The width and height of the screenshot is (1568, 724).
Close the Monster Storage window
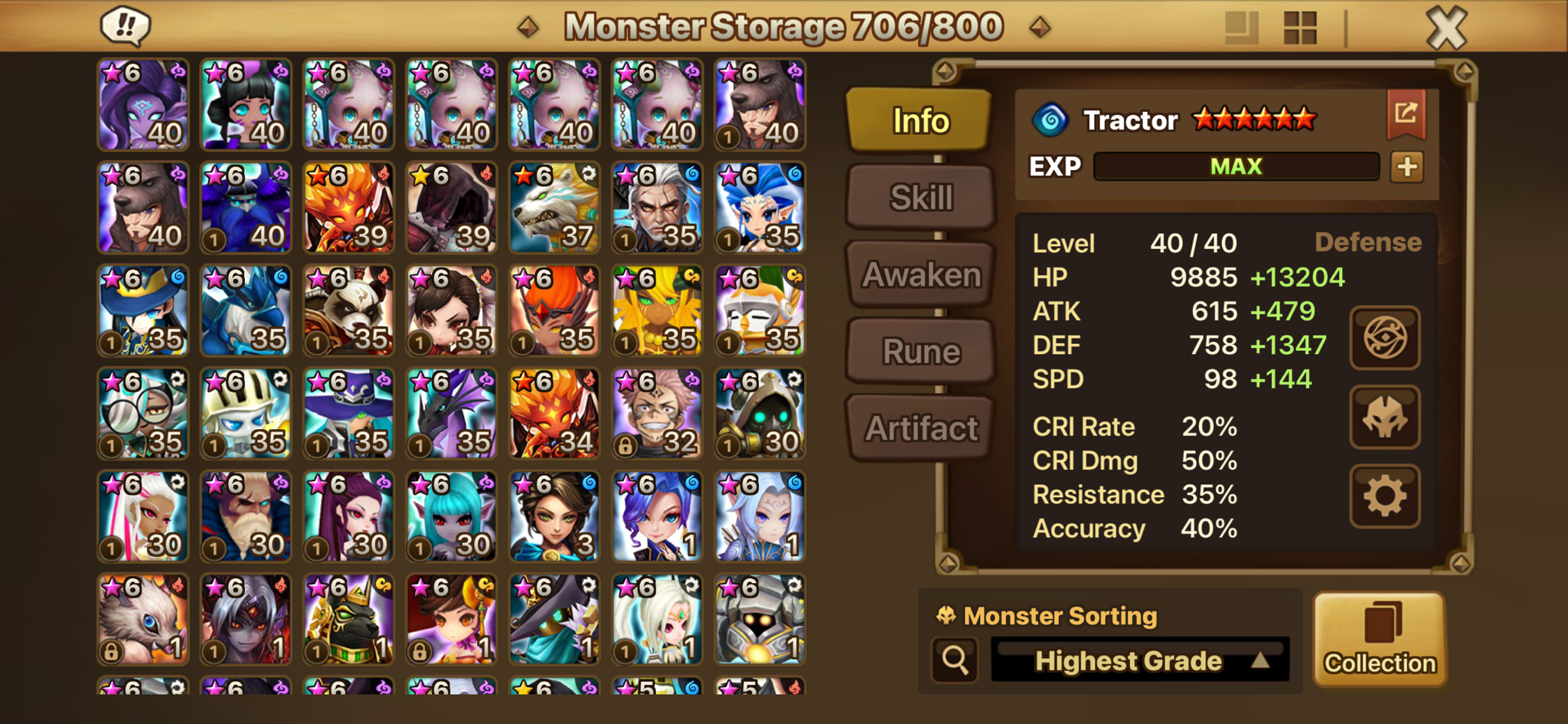[x=1446, y=29]
